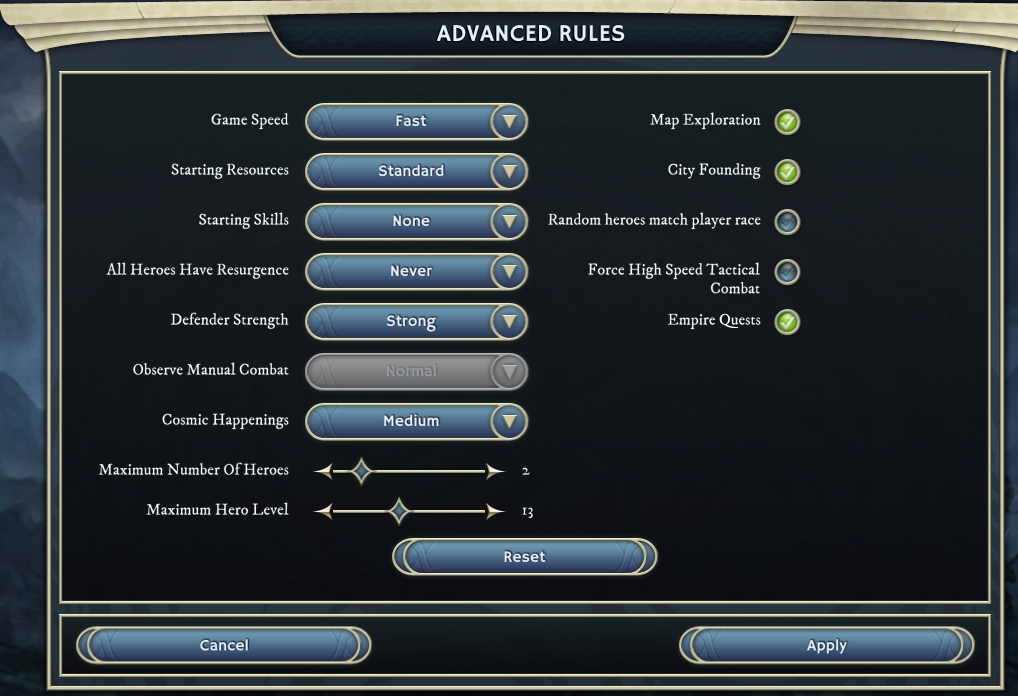Click the Maximum Number Of Heroes slider handle
This screenshot has width=1018, height=696.
point(361,471)
